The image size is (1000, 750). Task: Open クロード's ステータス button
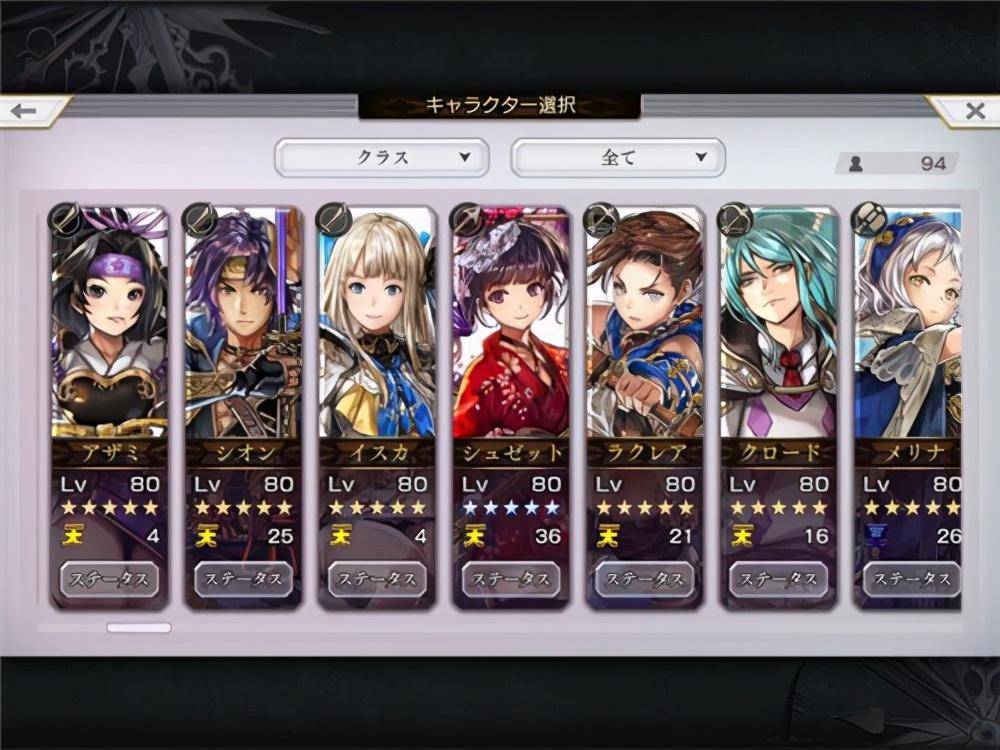click(779, 579)
